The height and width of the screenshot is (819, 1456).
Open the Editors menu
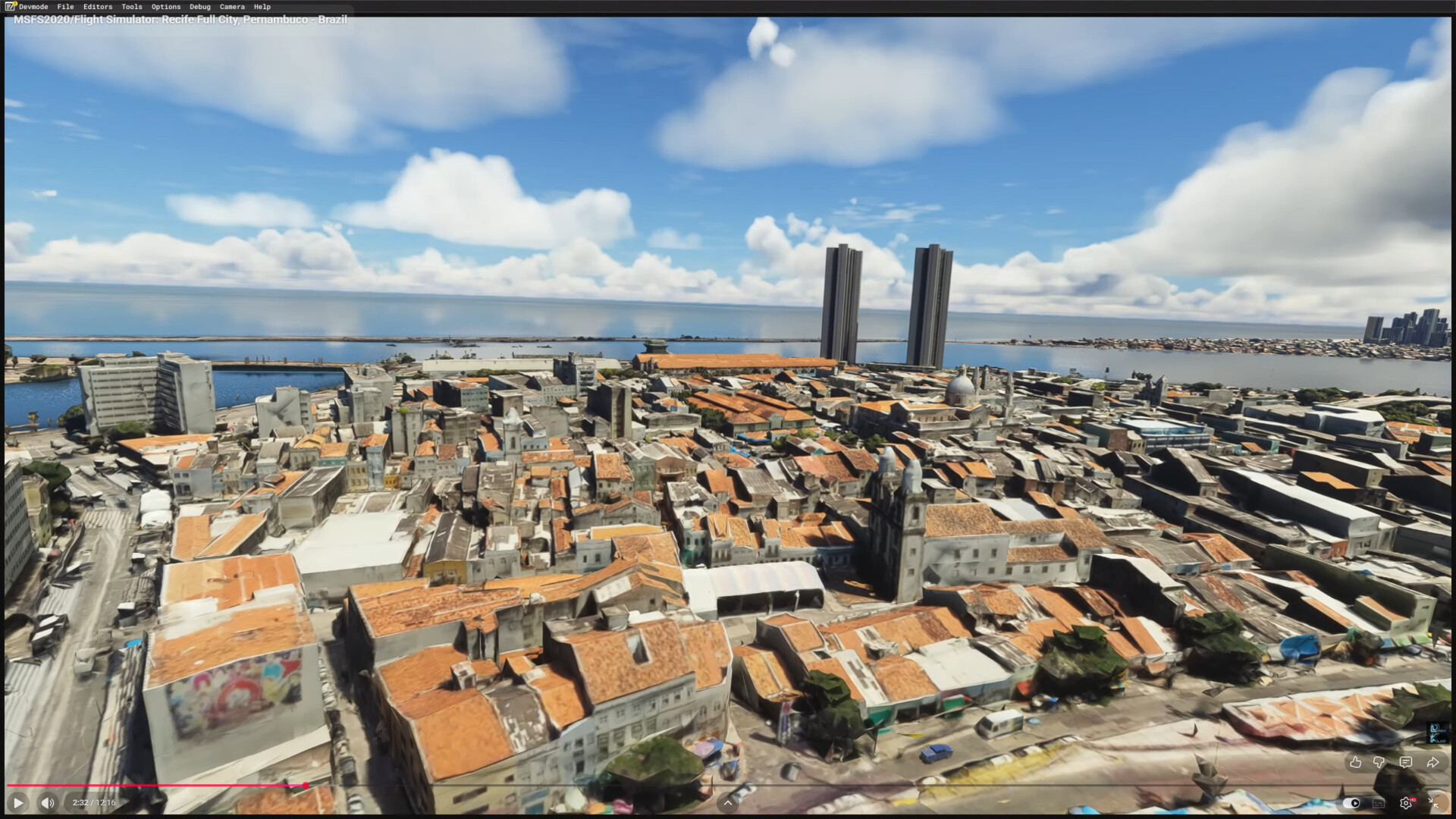coord(98,7)
